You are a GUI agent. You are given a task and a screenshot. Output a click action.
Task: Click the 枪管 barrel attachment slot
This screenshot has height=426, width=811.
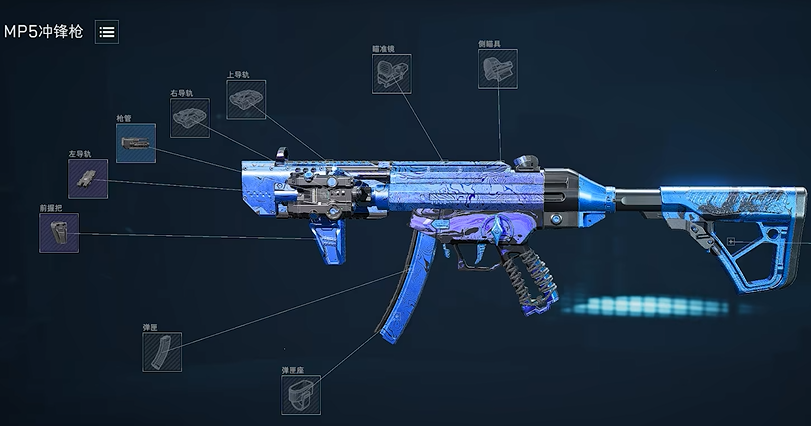click(135, 143)
